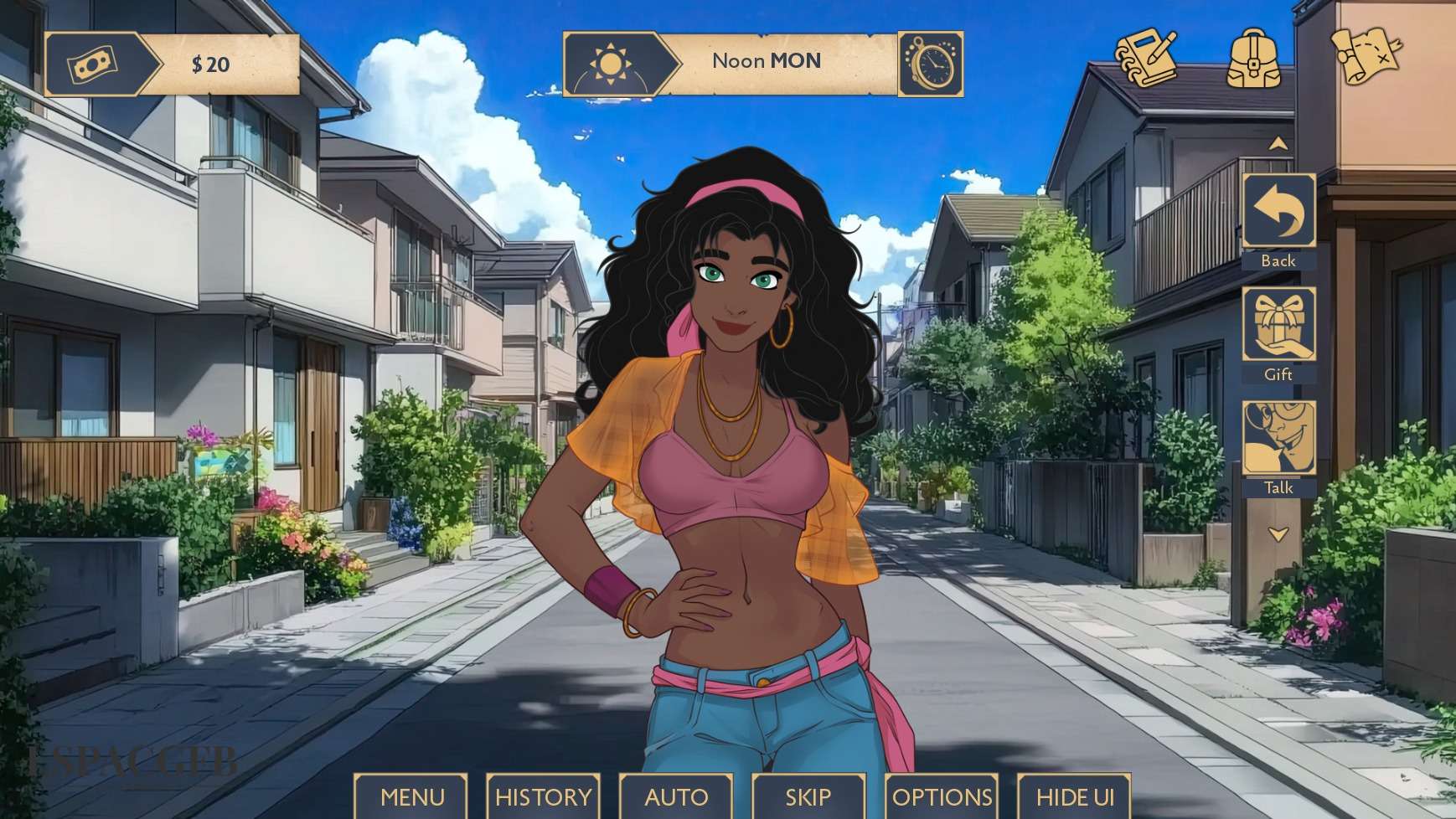Click HIDE UI button

coord(1075,796)
